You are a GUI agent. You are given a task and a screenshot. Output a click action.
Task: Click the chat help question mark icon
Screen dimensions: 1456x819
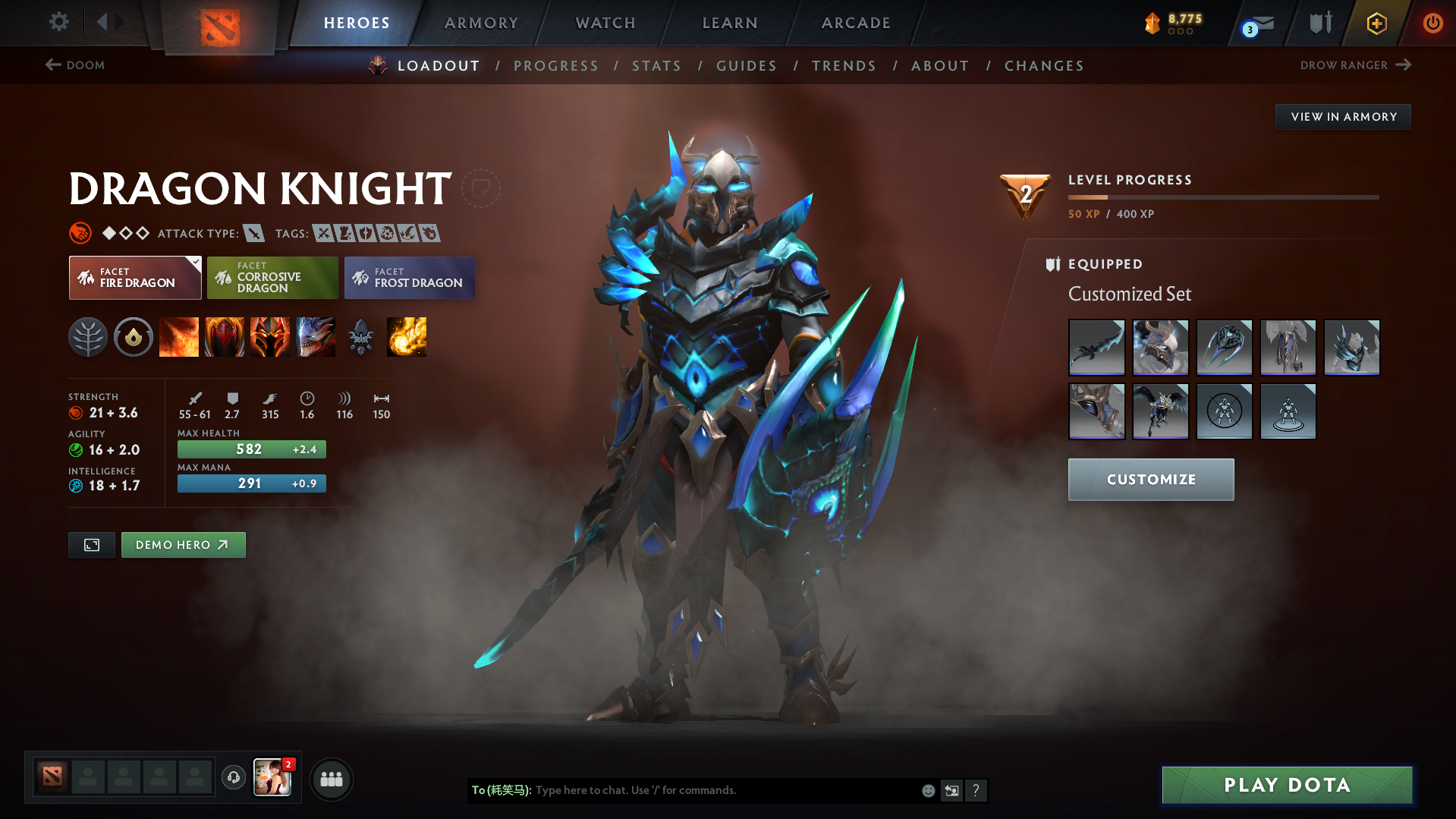pyautogui.click(x=976, y=790)
